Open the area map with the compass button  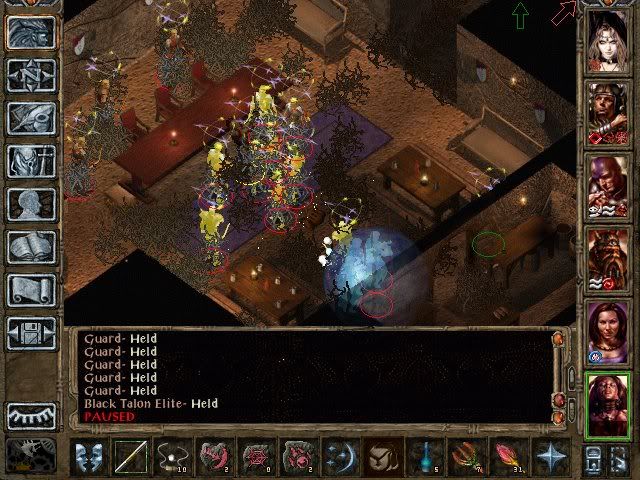[x=31, y=75]
